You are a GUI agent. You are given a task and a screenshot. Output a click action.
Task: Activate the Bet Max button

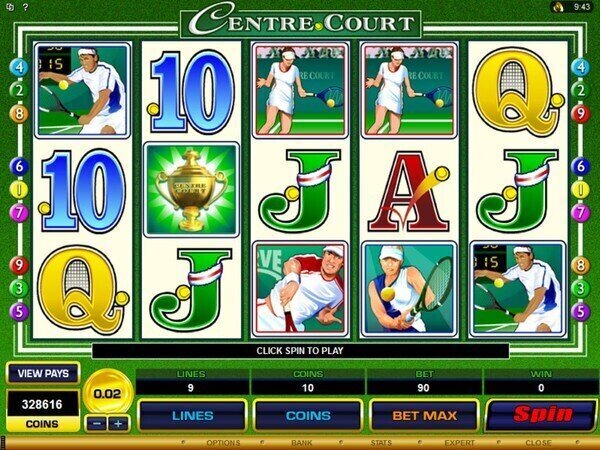click(423, 414)
